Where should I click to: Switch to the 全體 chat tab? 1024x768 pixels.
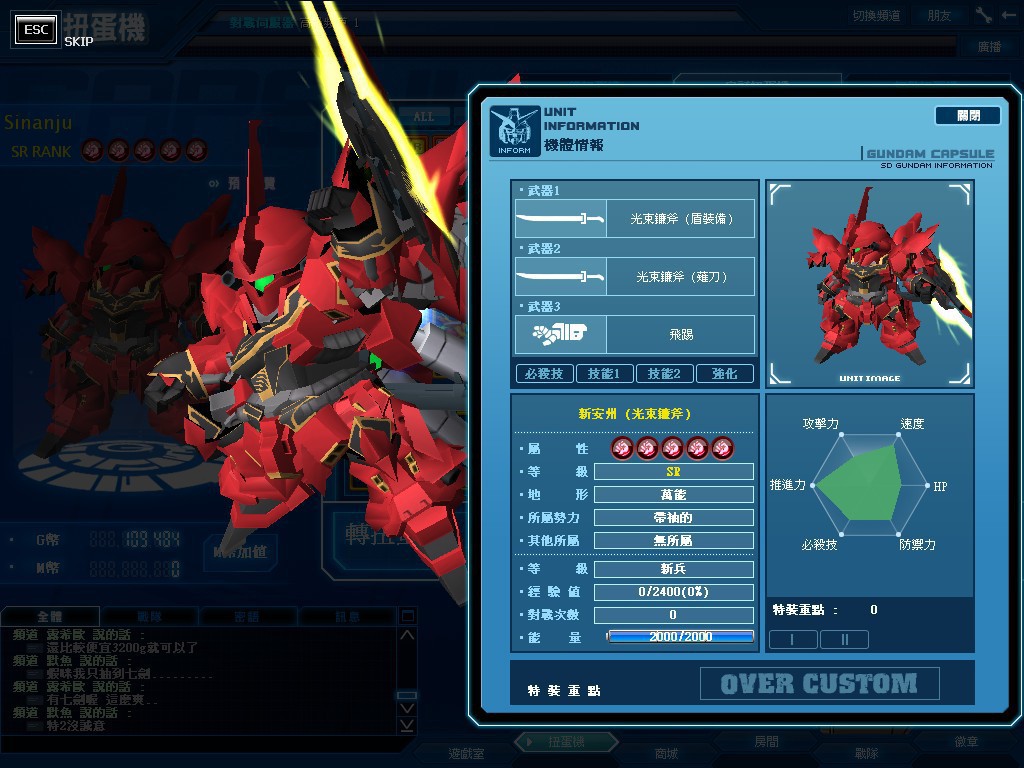pos(49,617)
